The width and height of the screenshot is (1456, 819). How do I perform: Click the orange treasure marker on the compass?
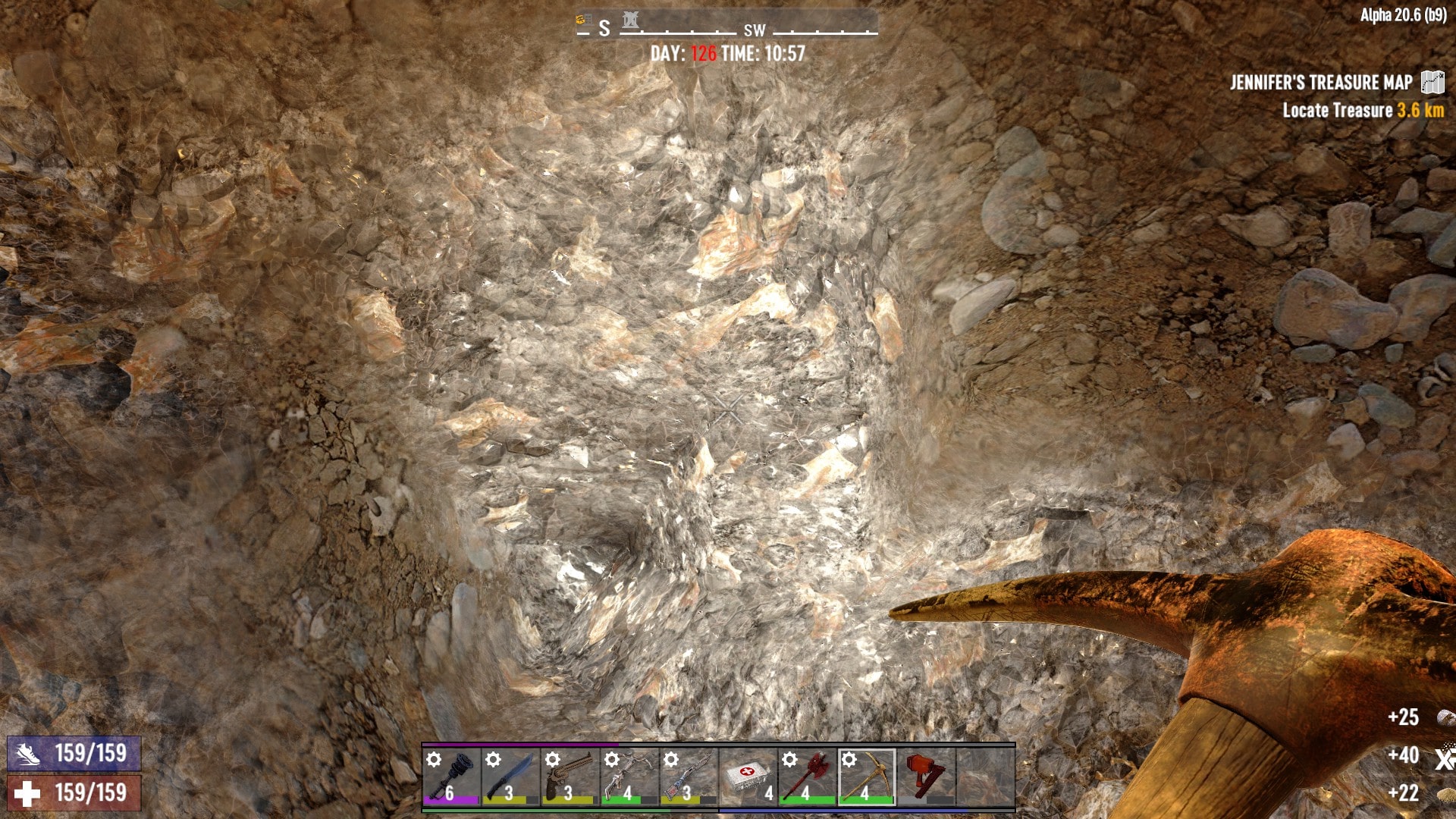(583, 20)
